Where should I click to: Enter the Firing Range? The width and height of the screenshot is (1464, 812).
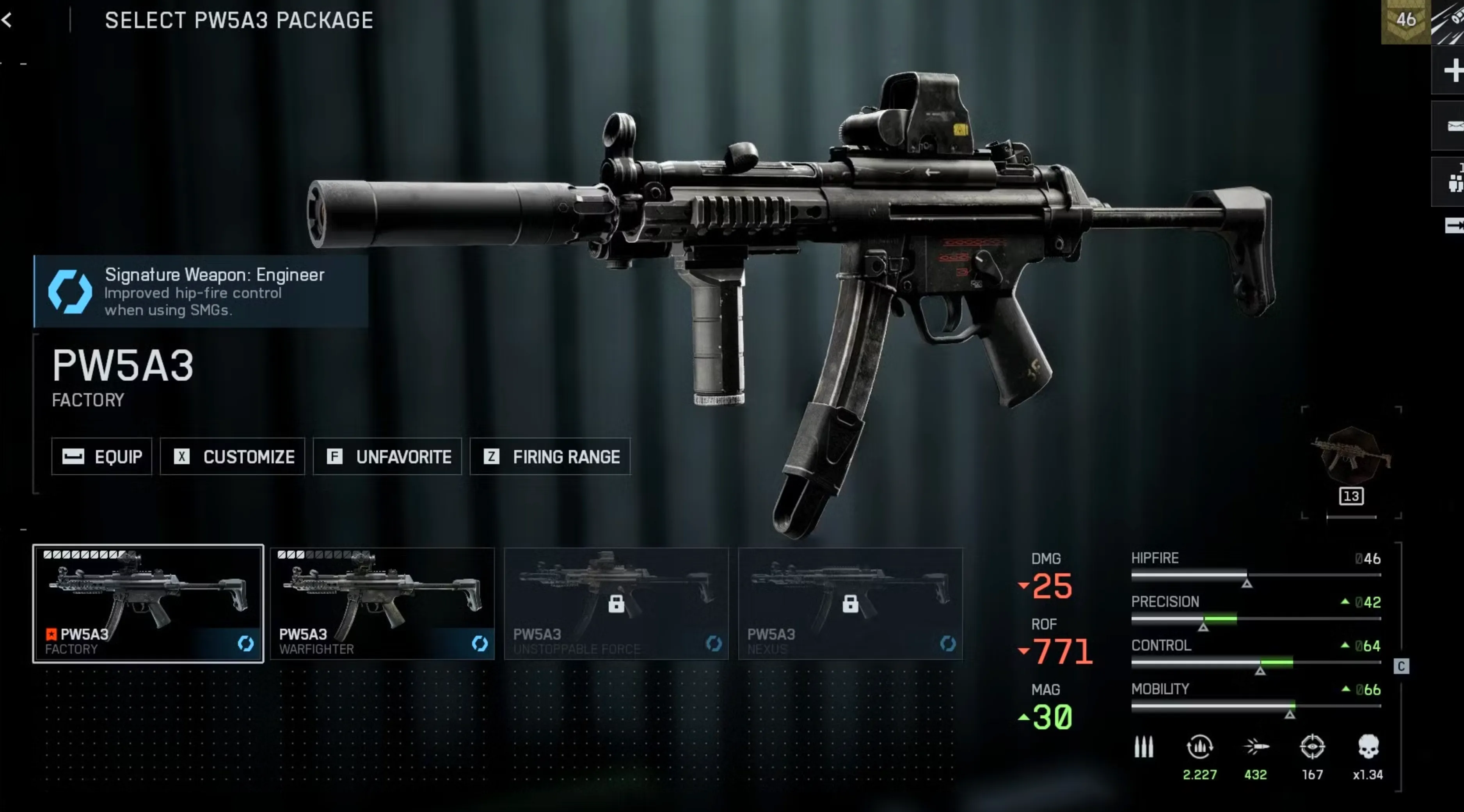(x=550, y=456)
